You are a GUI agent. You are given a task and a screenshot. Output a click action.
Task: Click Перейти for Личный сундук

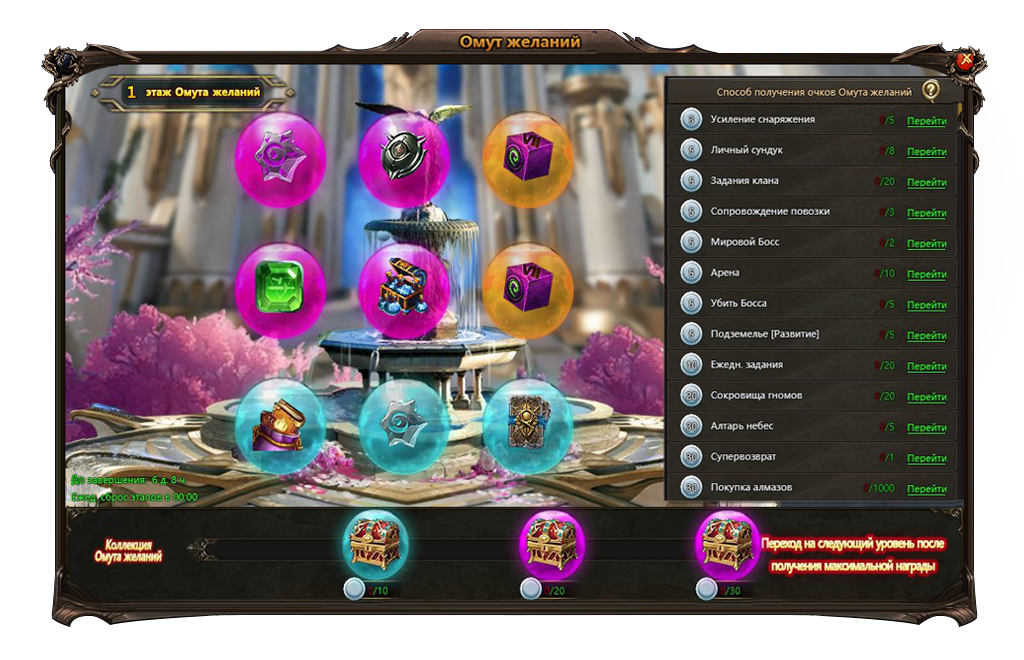[926, 152]
